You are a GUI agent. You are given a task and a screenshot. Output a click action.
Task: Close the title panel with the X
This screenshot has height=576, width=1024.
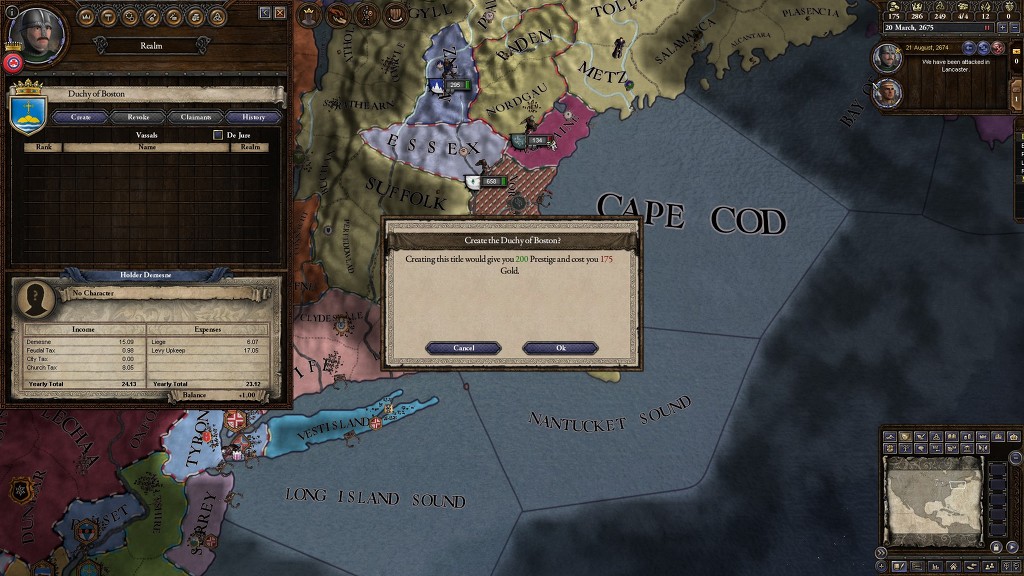coord(280,12)
